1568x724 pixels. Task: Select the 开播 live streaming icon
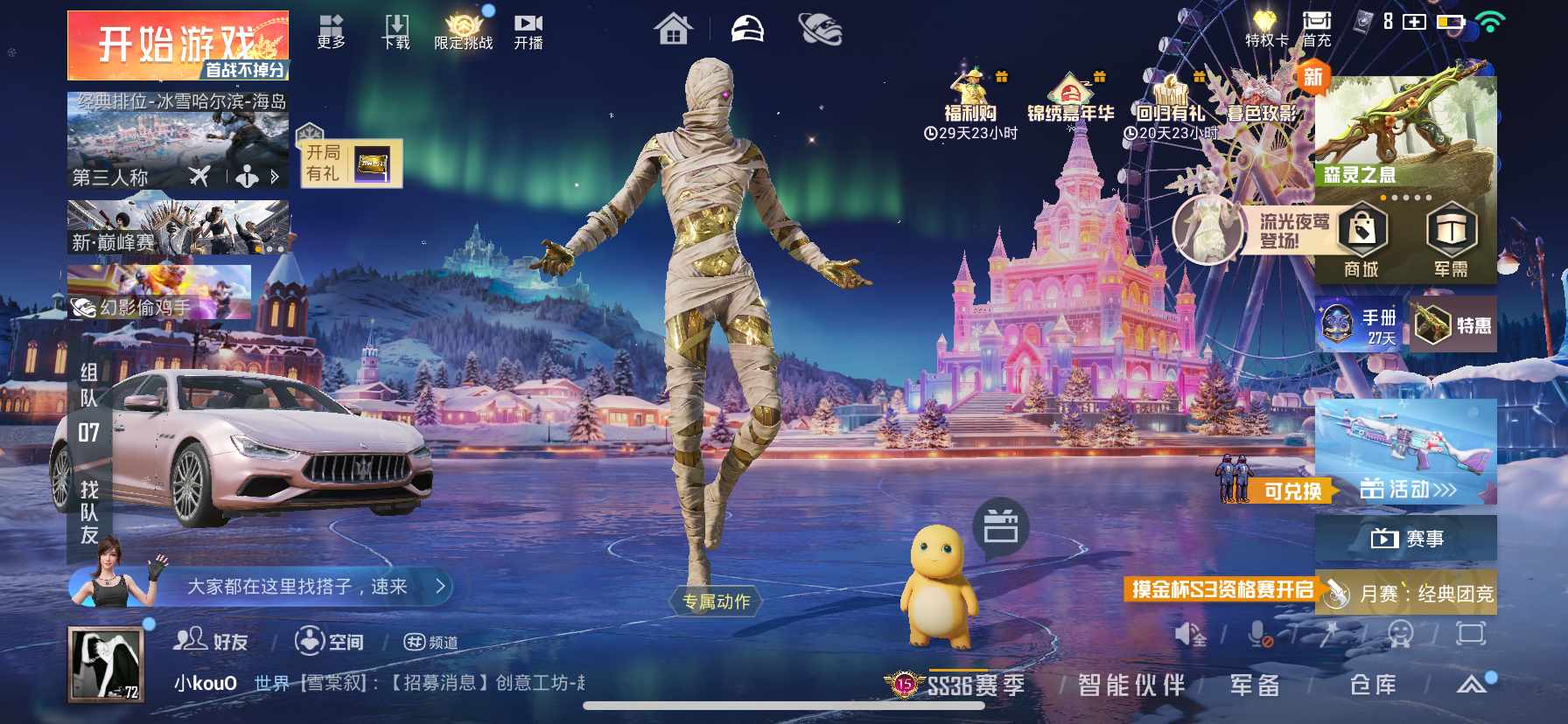tap(528, 26)
